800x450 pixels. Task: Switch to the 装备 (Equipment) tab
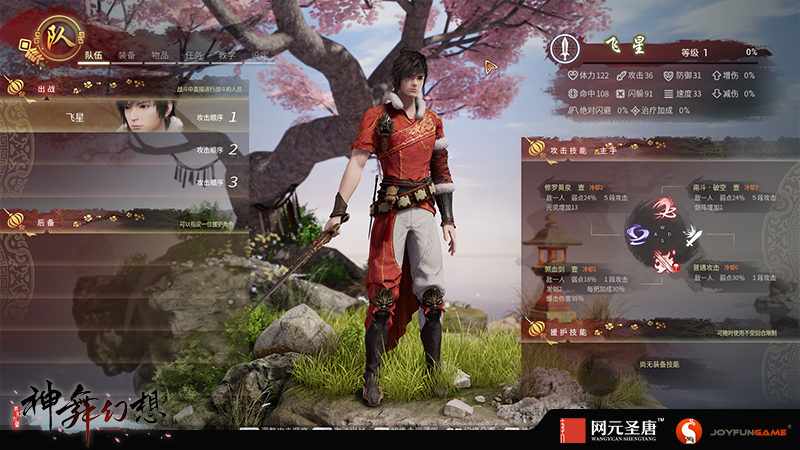click(x=127, y=56)
